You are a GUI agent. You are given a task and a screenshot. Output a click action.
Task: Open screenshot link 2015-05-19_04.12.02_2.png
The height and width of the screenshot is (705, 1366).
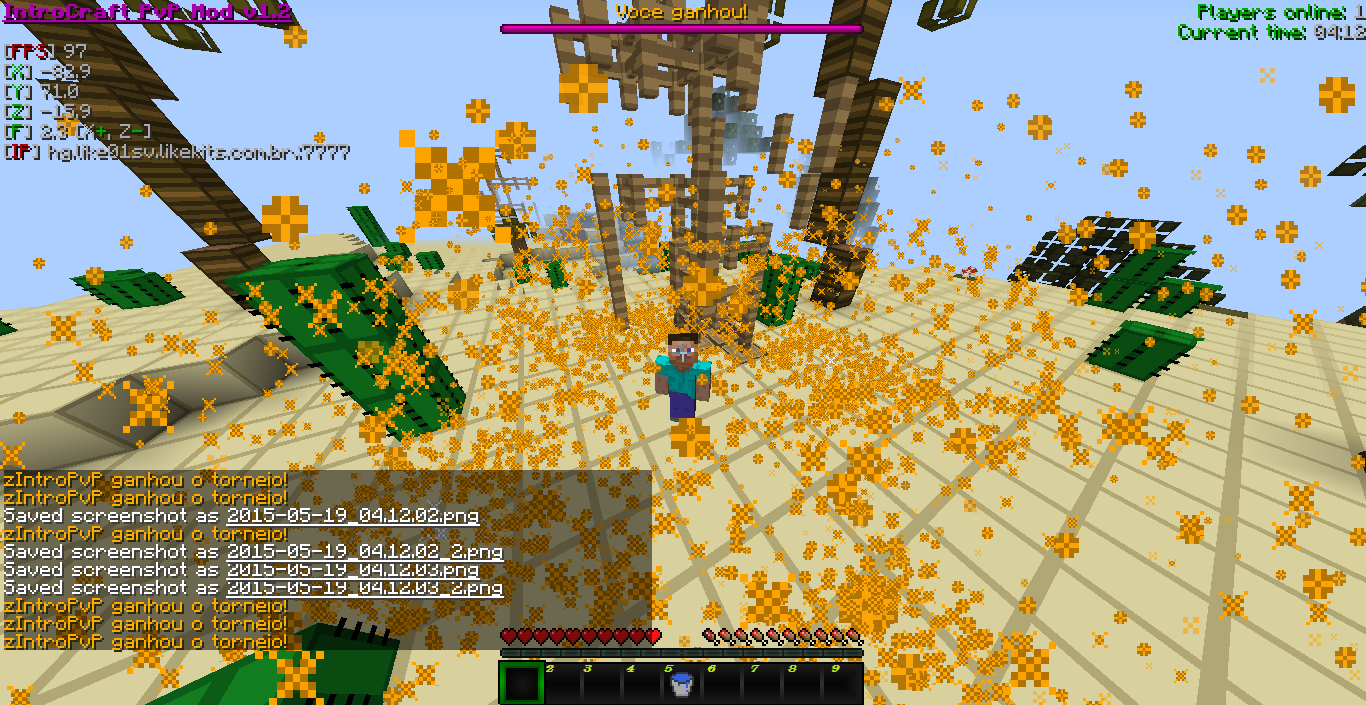tap(364, 552)
